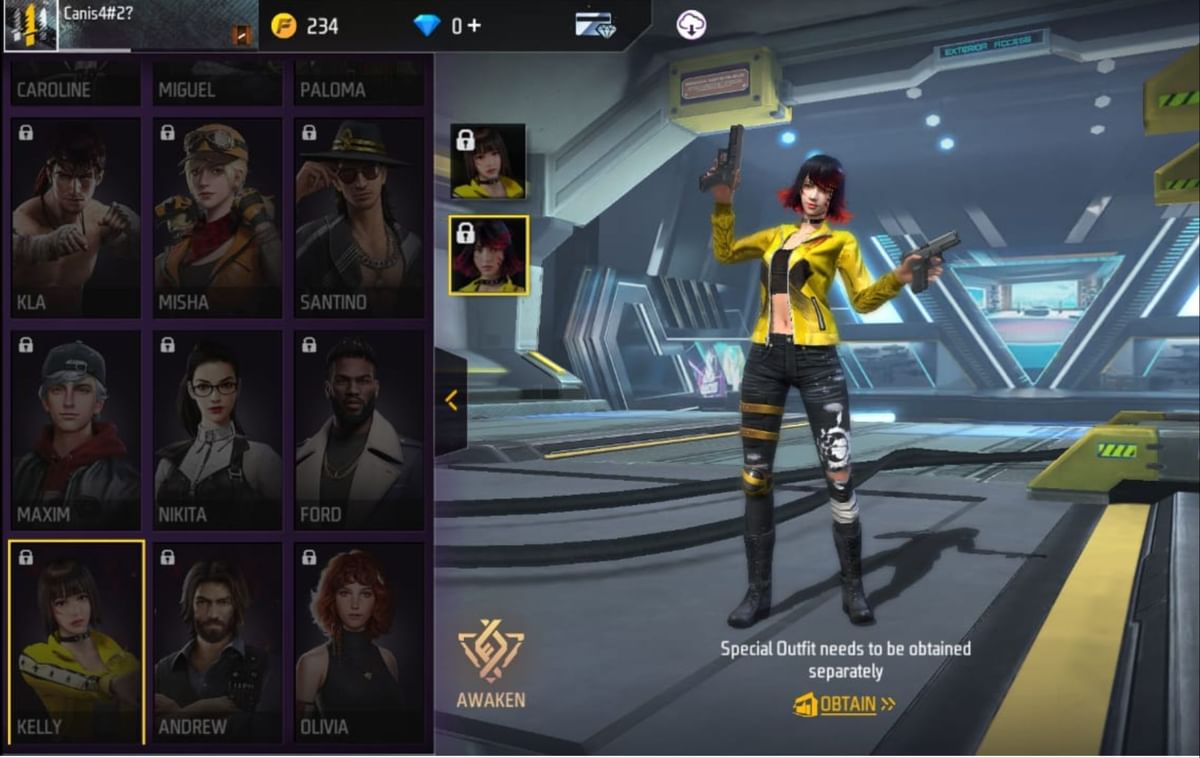Open the diamond card voucher icon
The height and width of the screenshot is (758, 1200).
coord(594,25)
